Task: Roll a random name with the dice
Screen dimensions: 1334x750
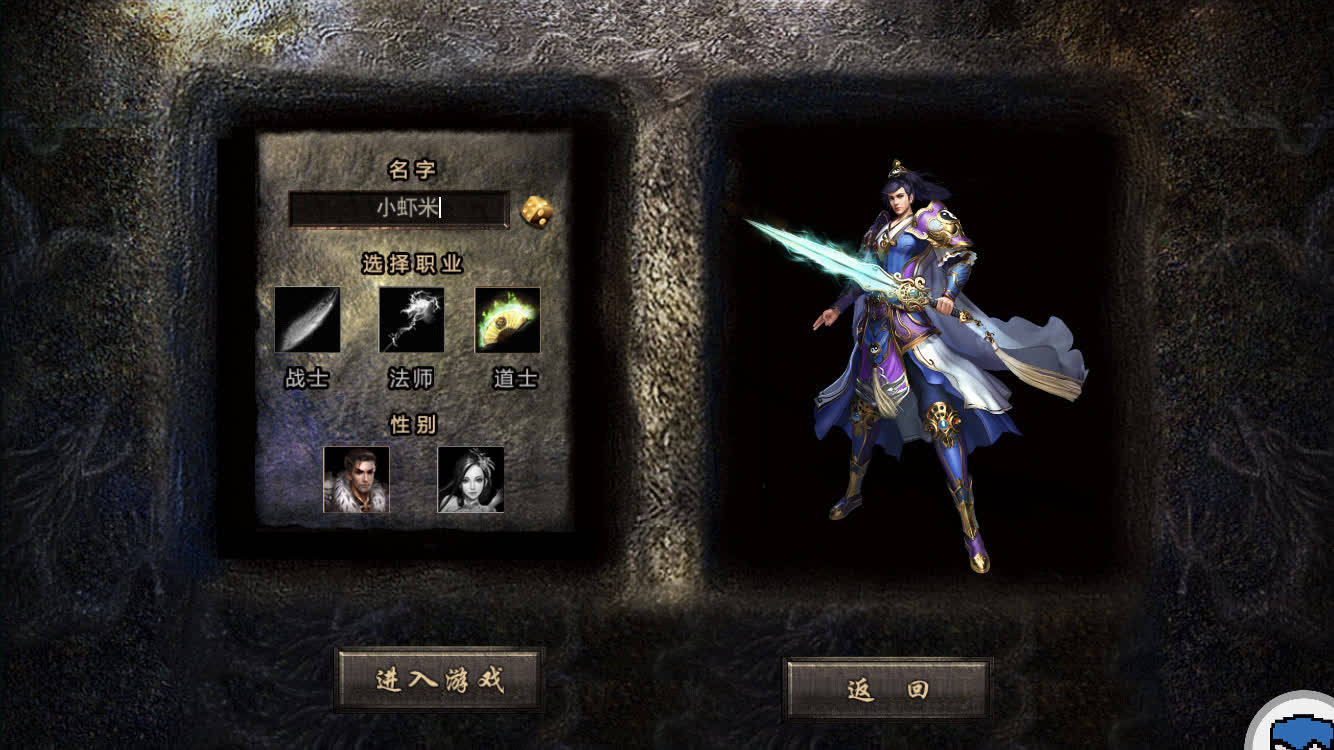Action: click(x=537, y=211)
